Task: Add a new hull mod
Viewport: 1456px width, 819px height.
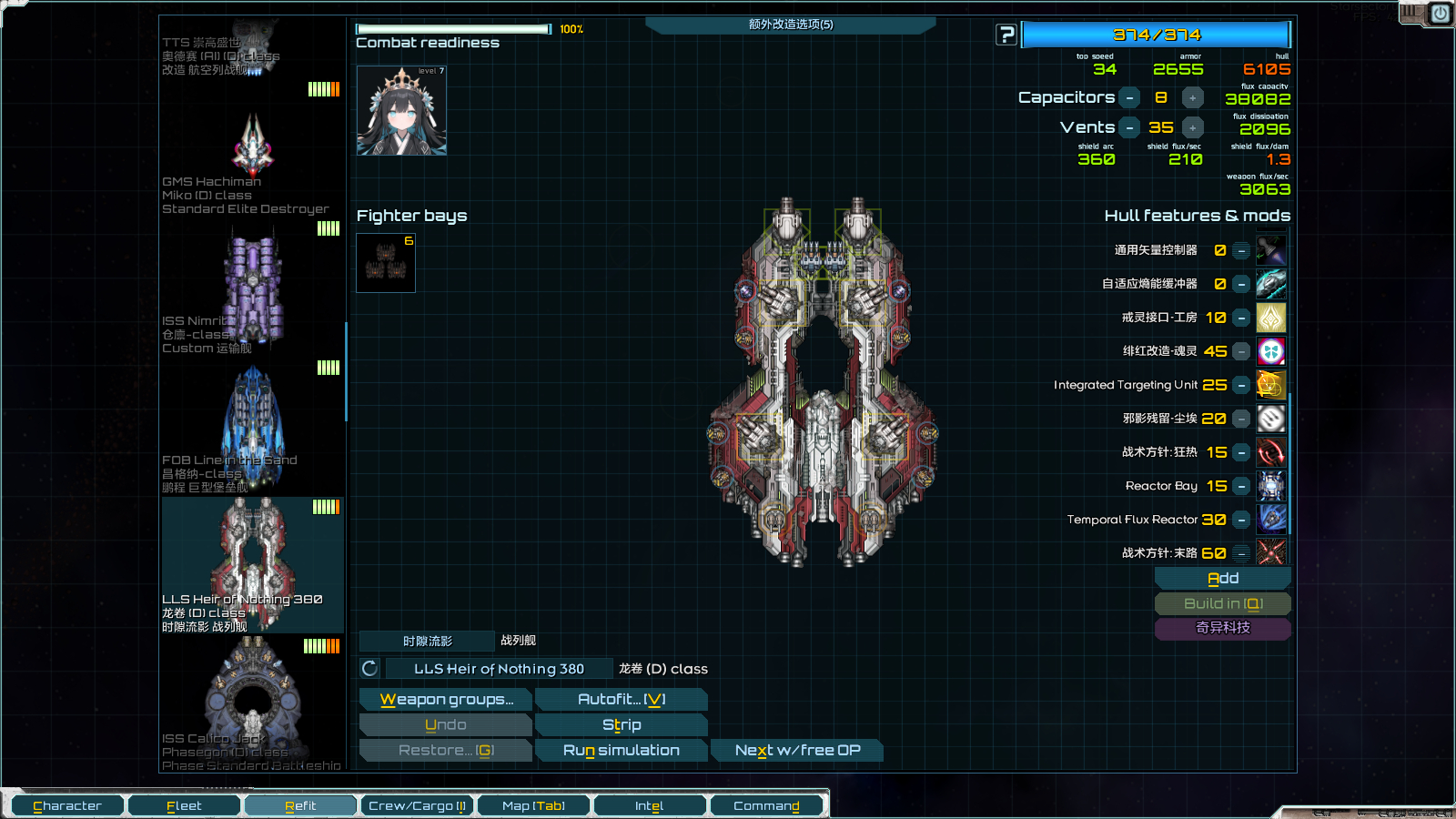Action: click(x=1222, y=579)
